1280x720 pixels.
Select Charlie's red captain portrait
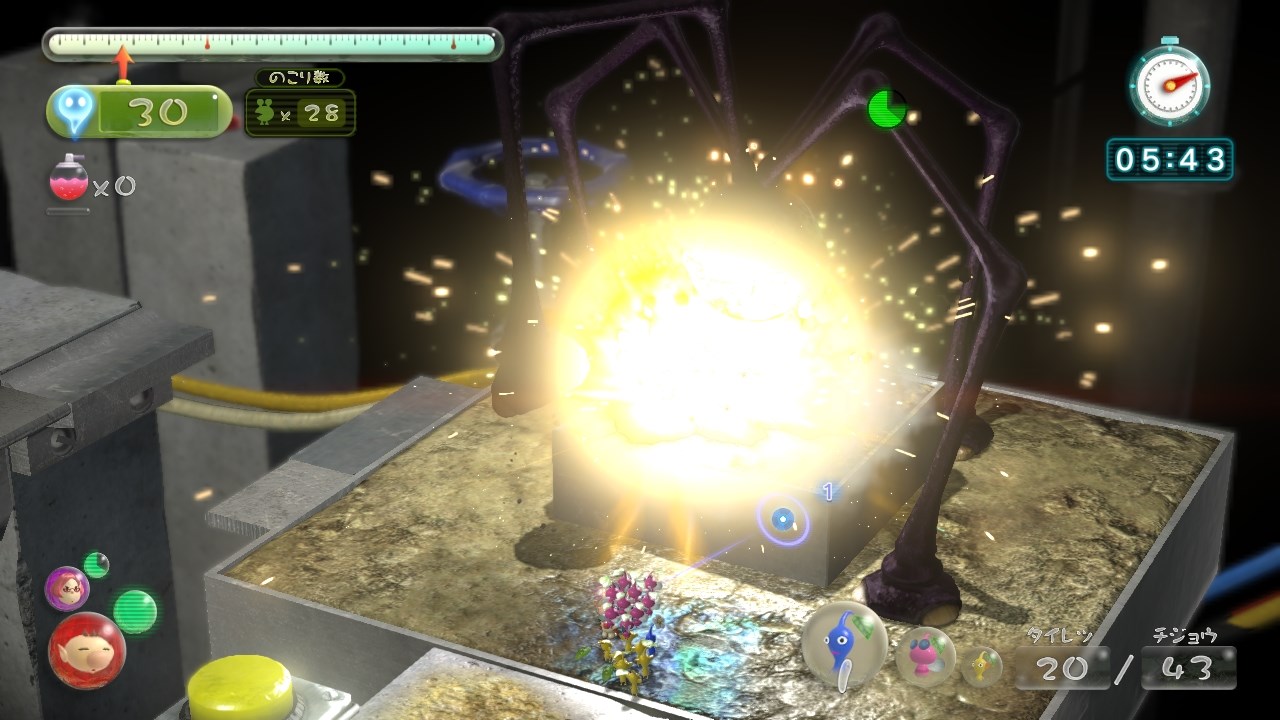point(87,650)
